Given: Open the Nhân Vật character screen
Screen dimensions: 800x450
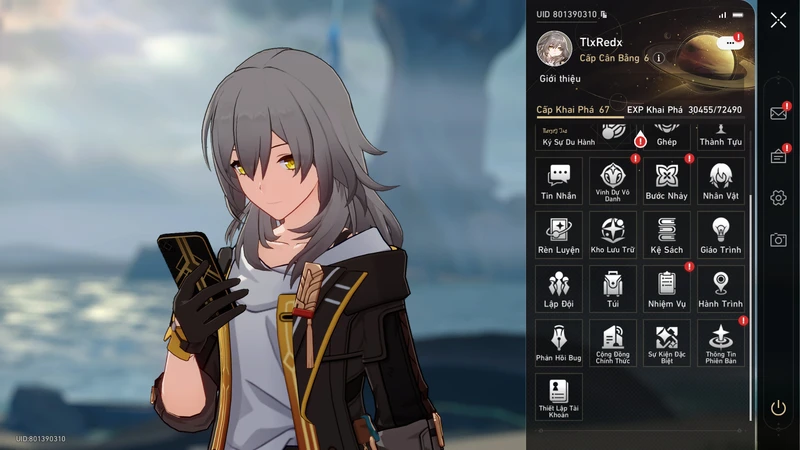Looking at the screenshot, I should pyautogui.click(x=720, y=180).
